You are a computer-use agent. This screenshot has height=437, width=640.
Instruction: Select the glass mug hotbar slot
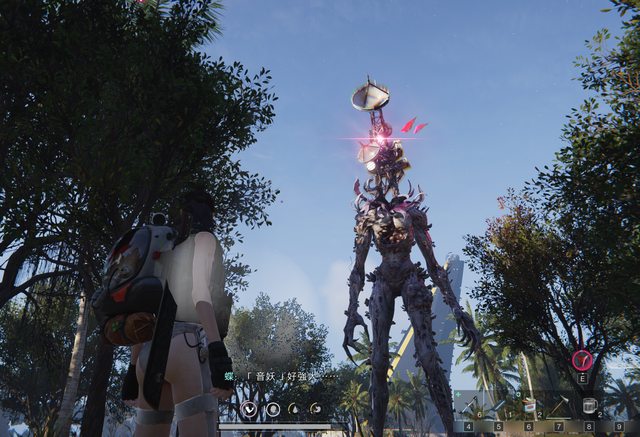tap(590, 407)
